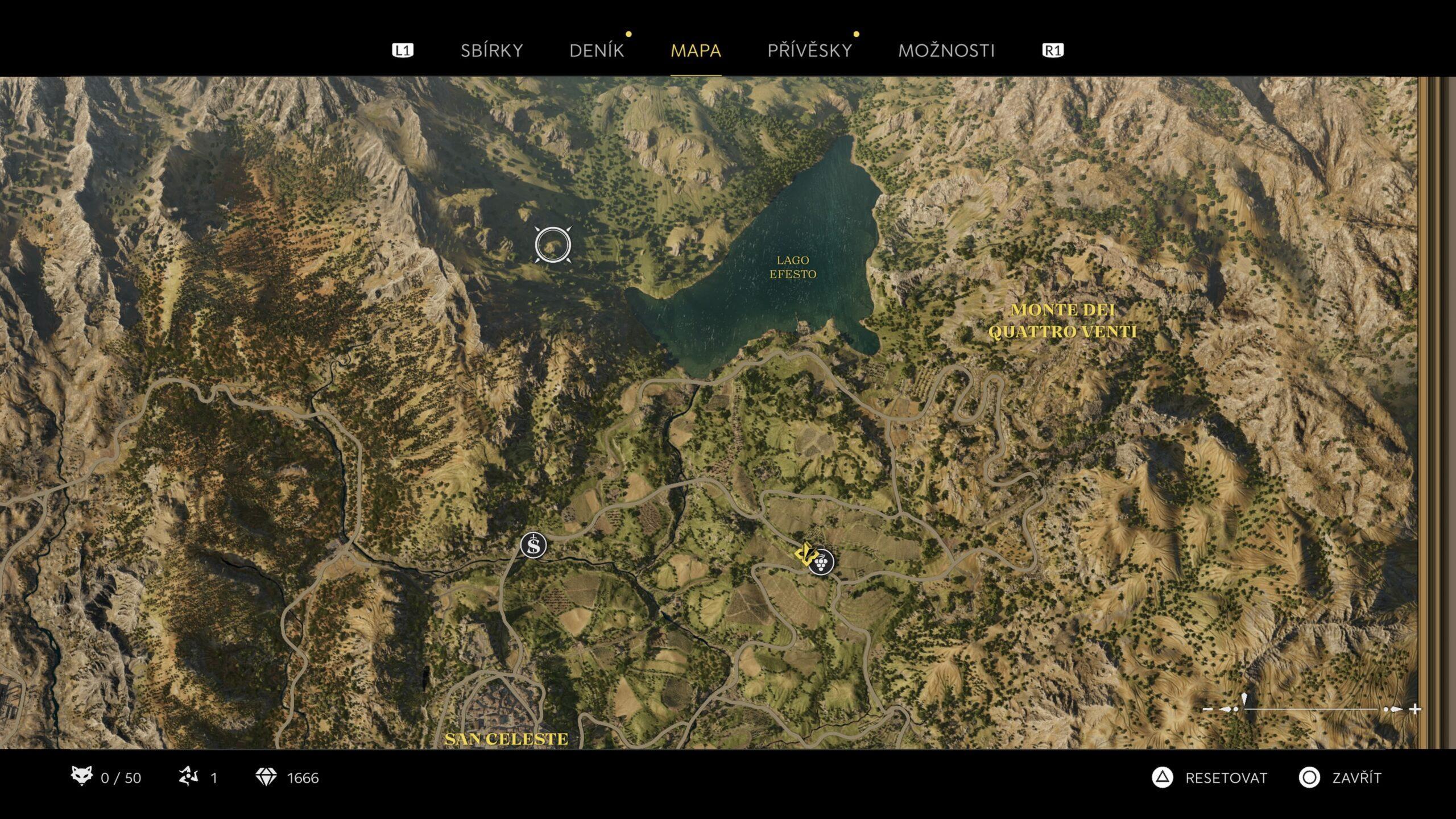Switch to the Sbírky tab

click(x=491, y=51)
